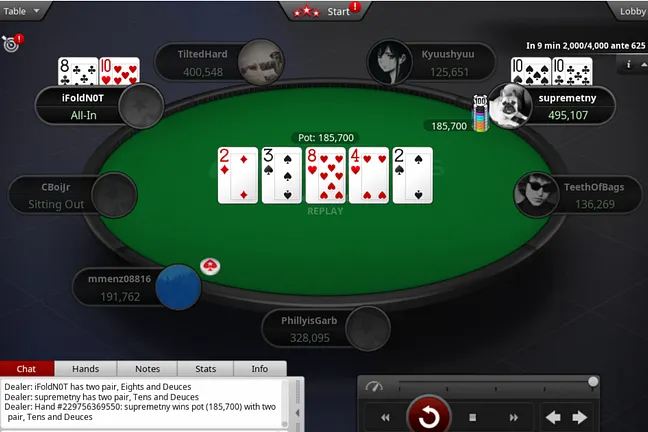648x432 pixels.
Task: Go to the Lobby
Action: coord(632,11)
